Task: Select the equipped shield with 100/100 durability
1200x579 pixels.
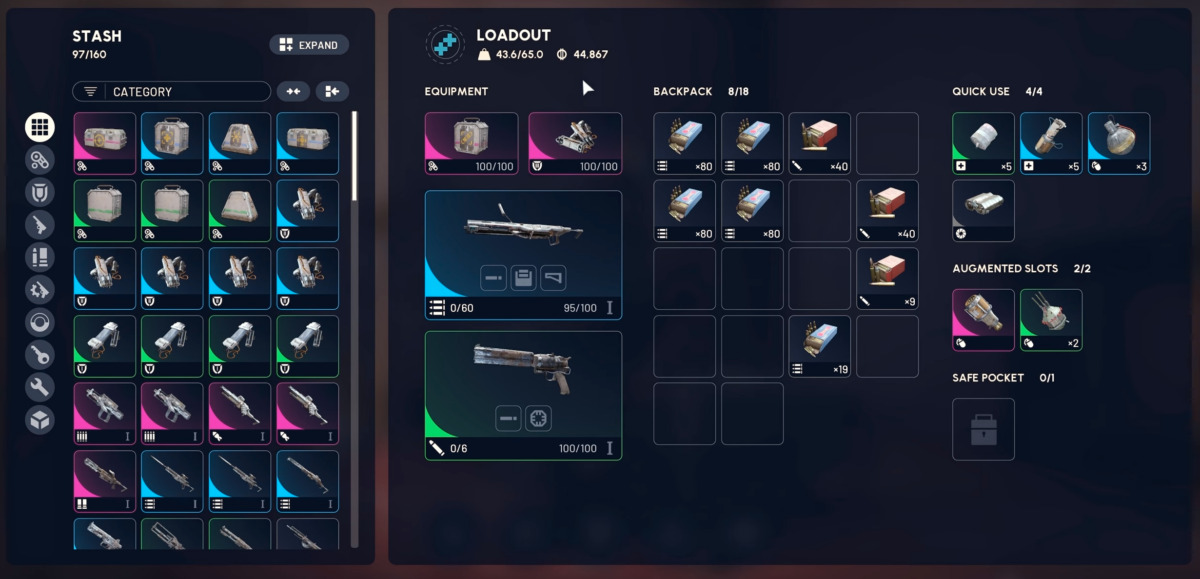Action: point(575,143)
